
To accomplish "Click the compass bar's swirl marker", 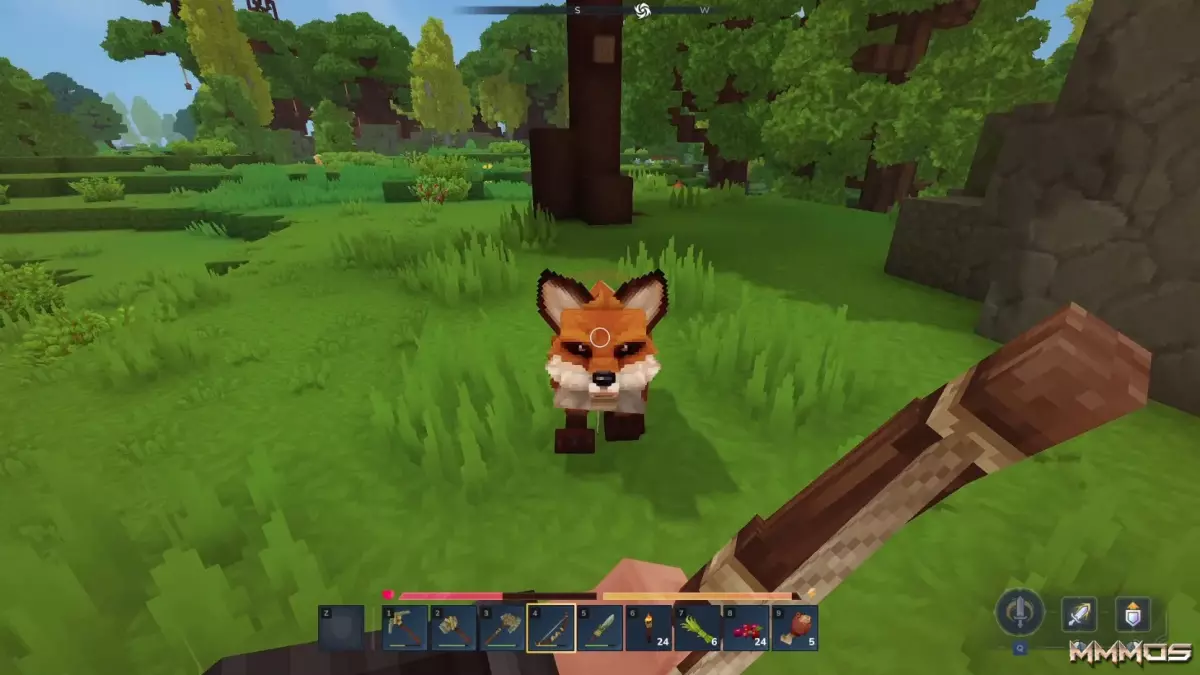I will pos(642,10).
